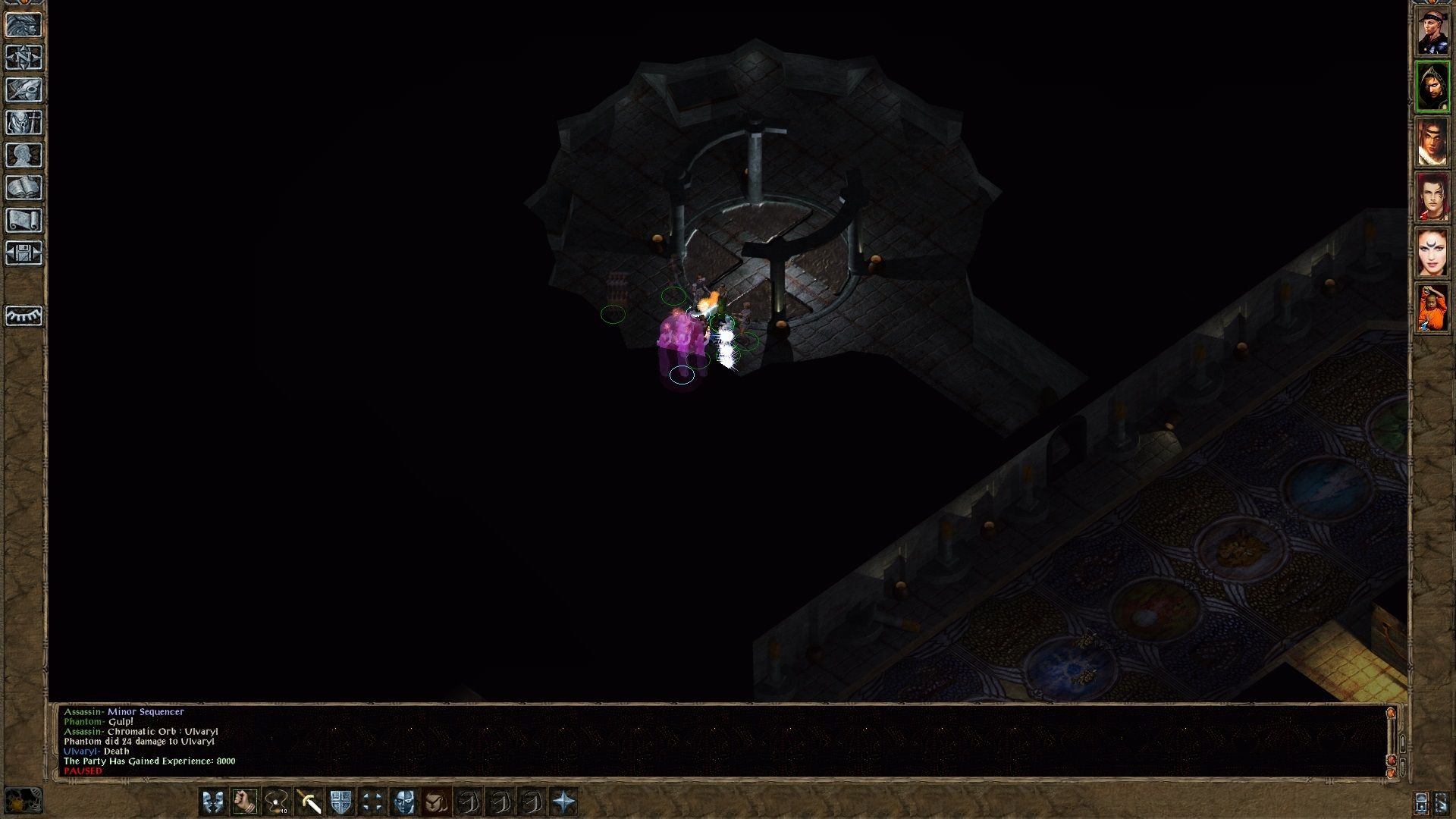Select the pale woman with forehead mark portrait
This screenshot has height=819, width=1456.
pos(1432,253)
